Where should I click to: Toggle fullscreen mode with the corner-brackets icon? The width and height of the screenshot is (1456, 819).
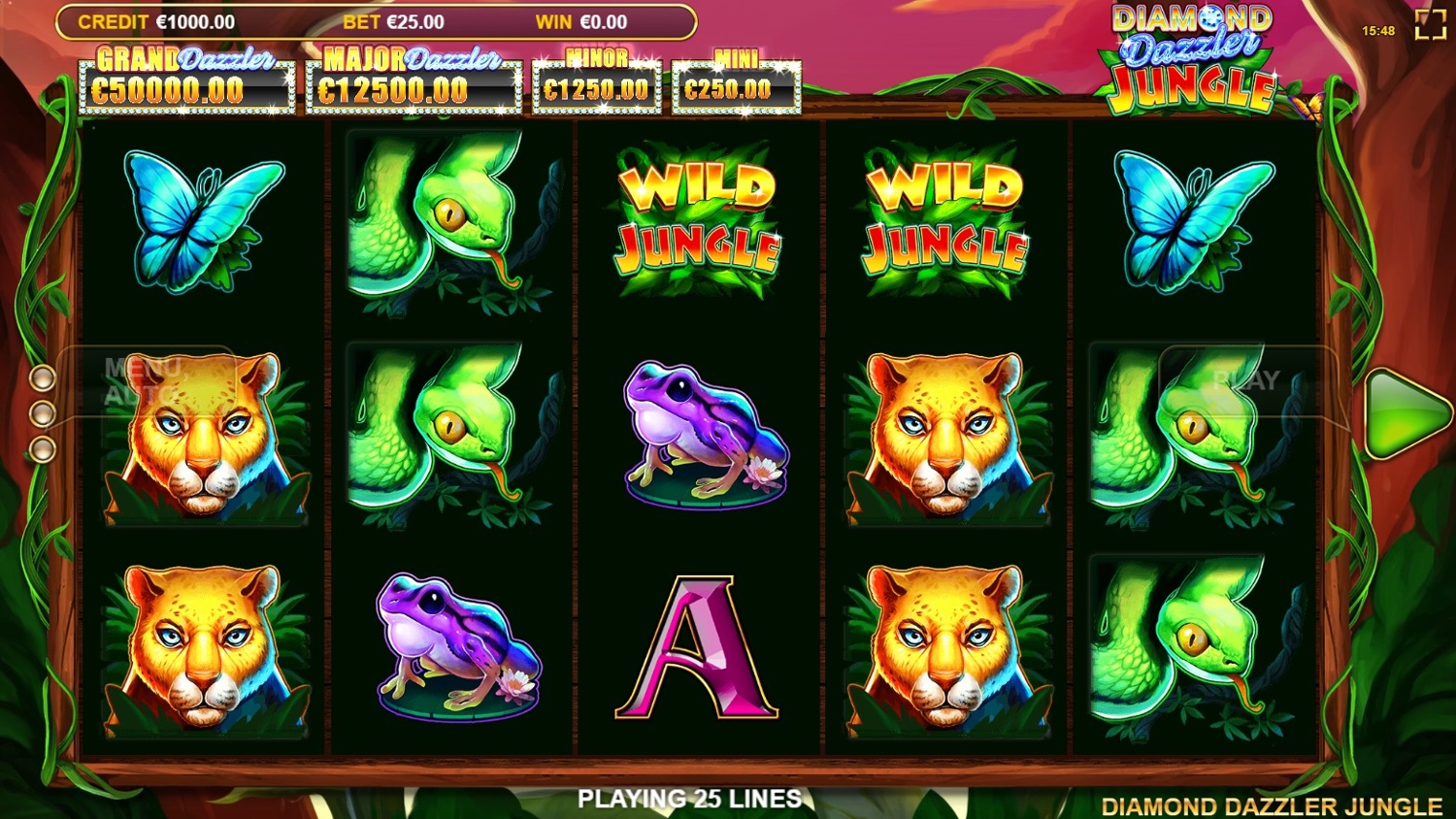[1430, 25]
